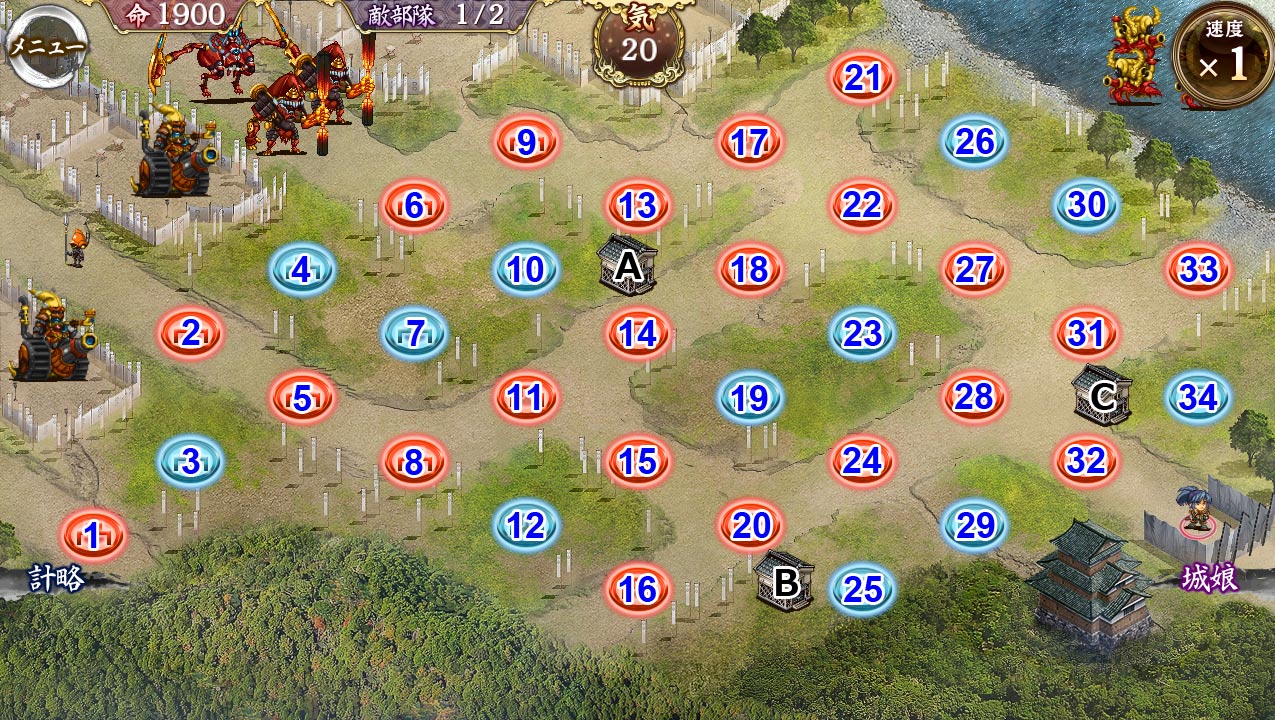Select red deployment tile number 9

point(526,143)
